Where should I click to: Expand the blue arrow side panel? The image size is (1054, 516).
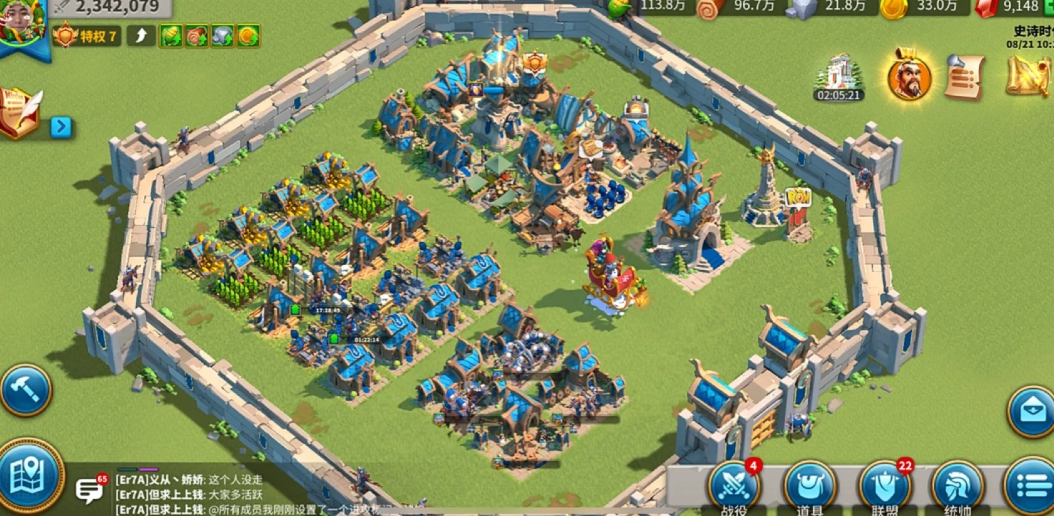pos(61,127)
